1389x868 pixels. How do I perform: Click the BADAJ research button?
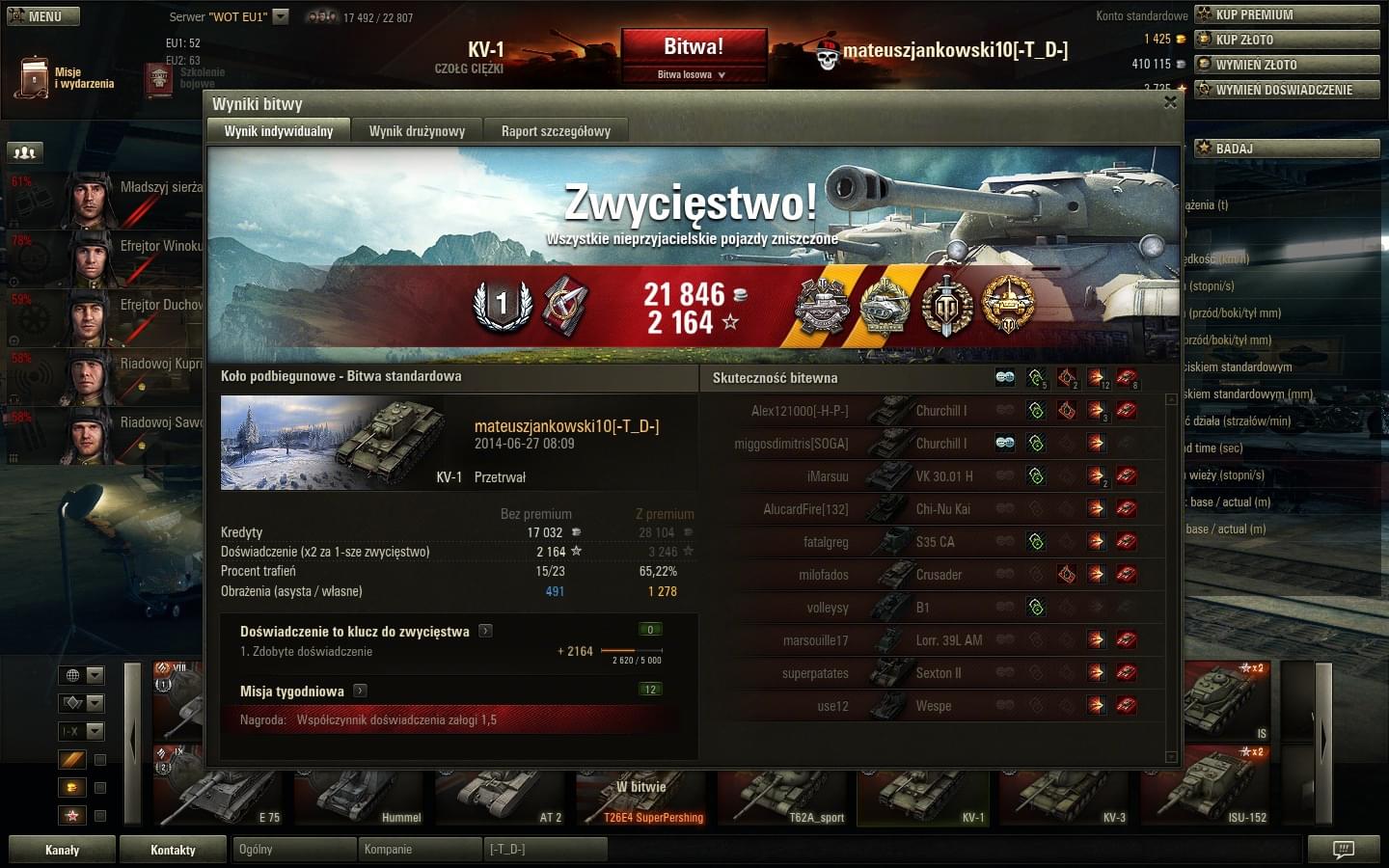(x=1288, y=149)
